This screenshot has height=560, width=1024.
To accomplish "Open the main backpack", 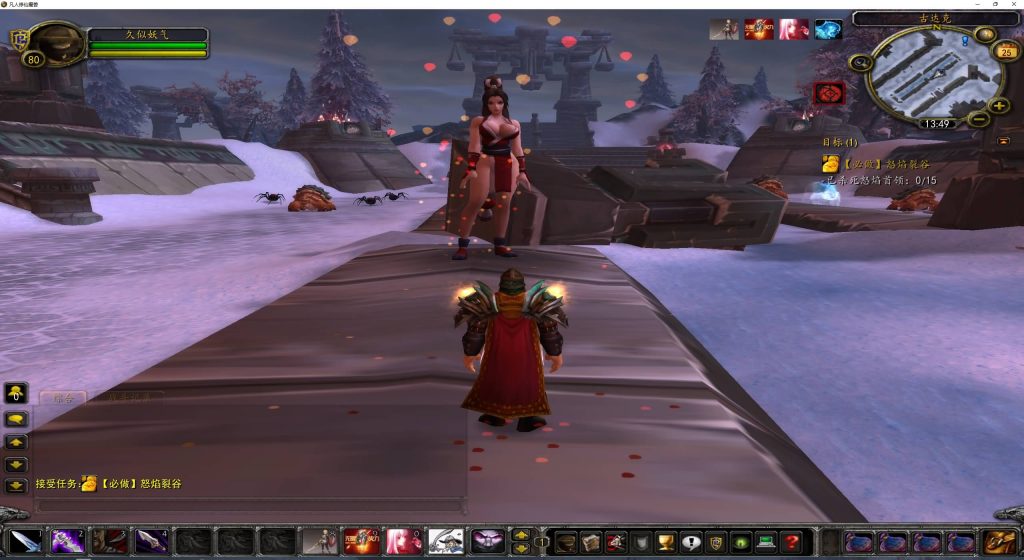I will pos(999,542).
